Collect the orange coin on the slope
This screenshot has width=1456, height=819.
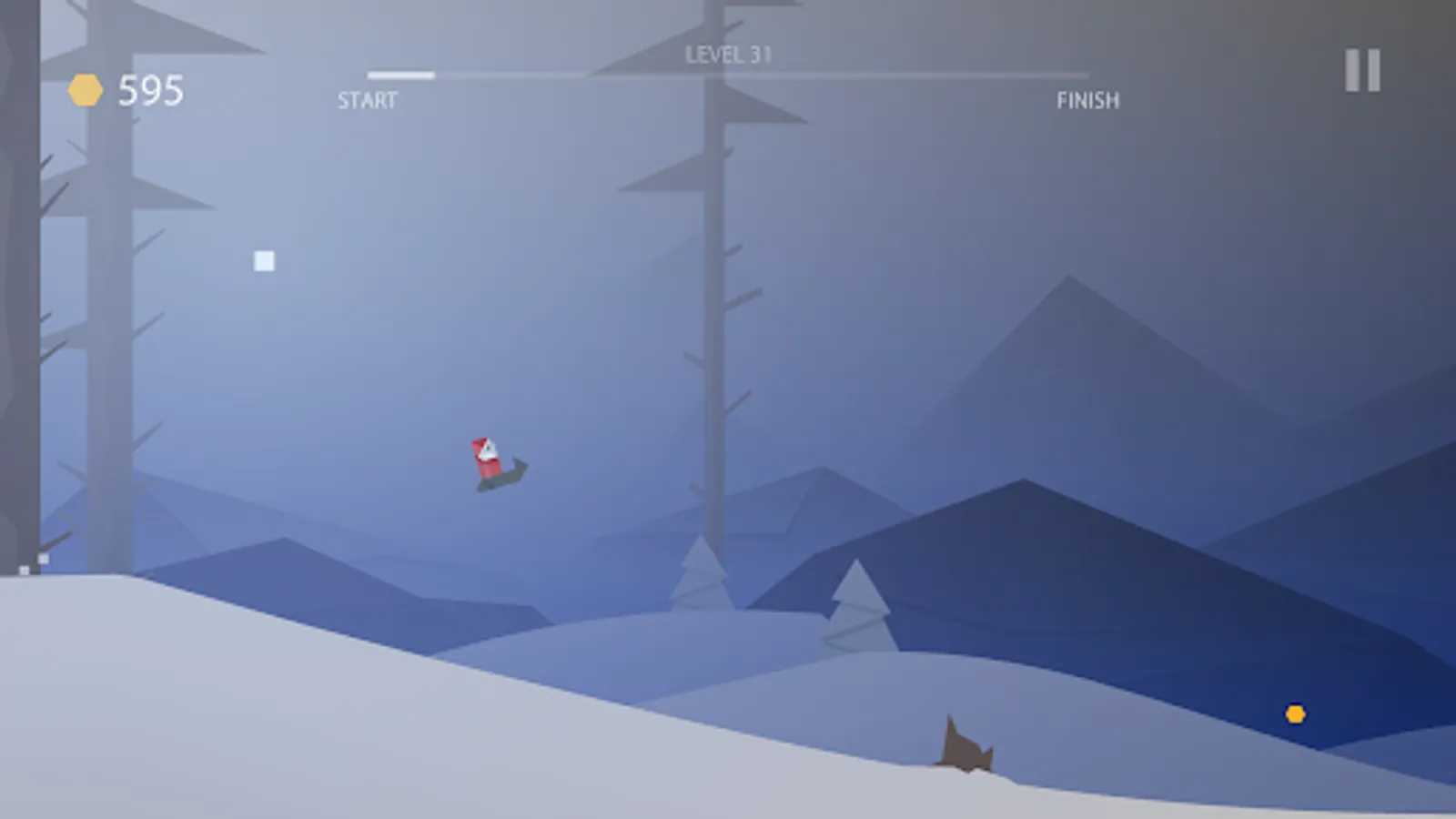point(1296,715)
